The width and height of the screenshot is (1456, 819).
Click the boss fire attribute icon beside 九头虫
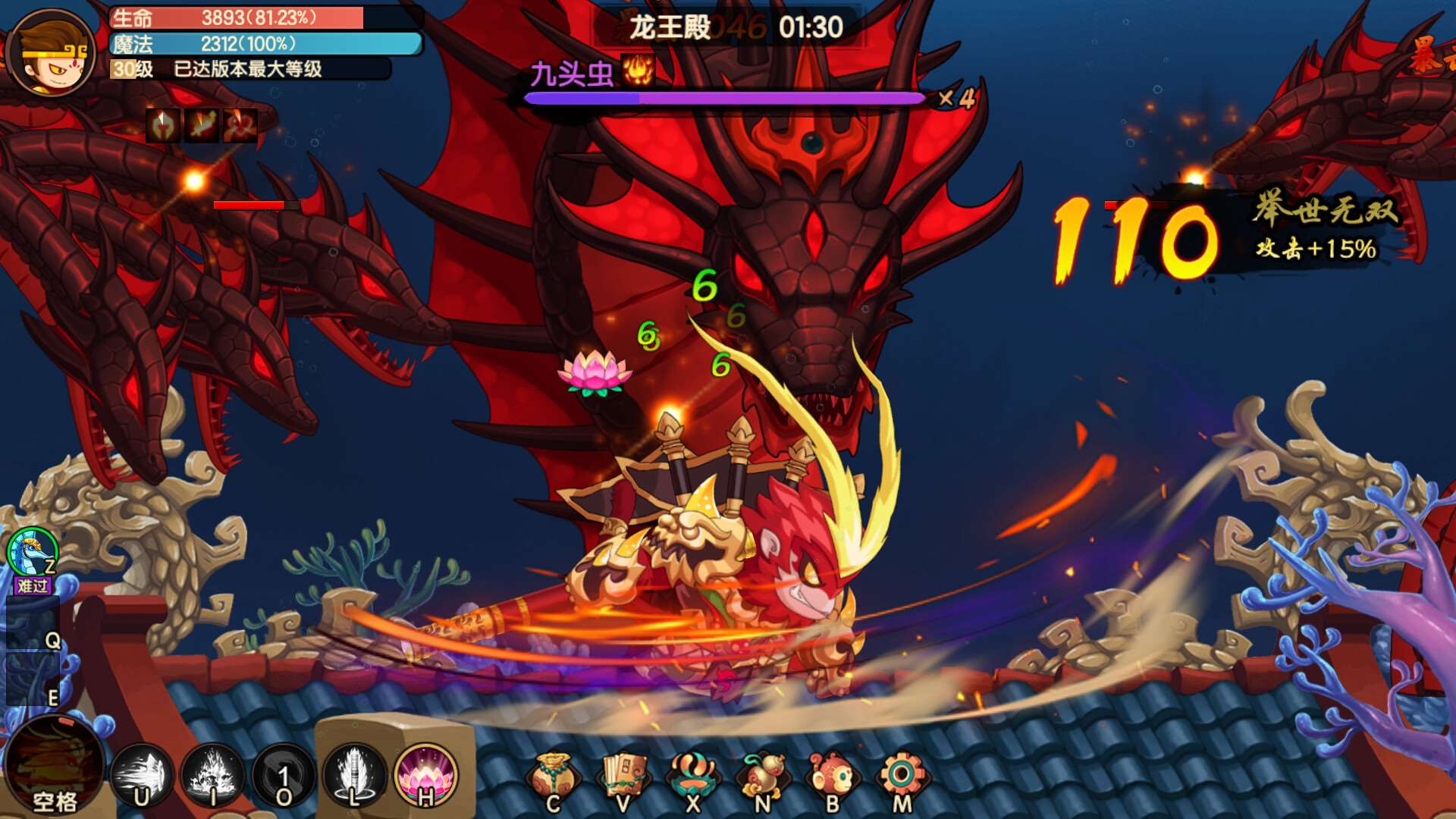click(638, 71)
